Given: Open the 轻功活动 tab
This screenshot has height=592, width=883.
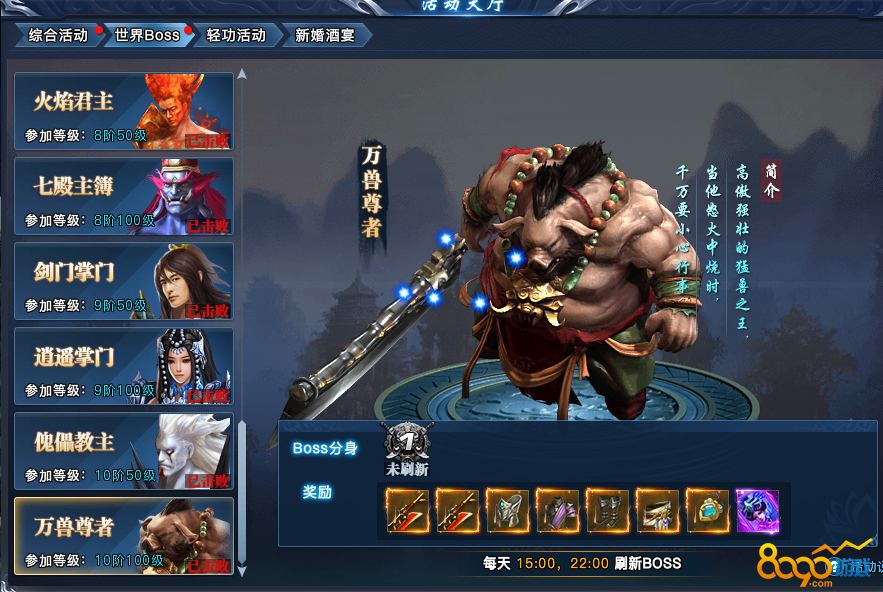Looking at the screenshot, I should [236, 36].
